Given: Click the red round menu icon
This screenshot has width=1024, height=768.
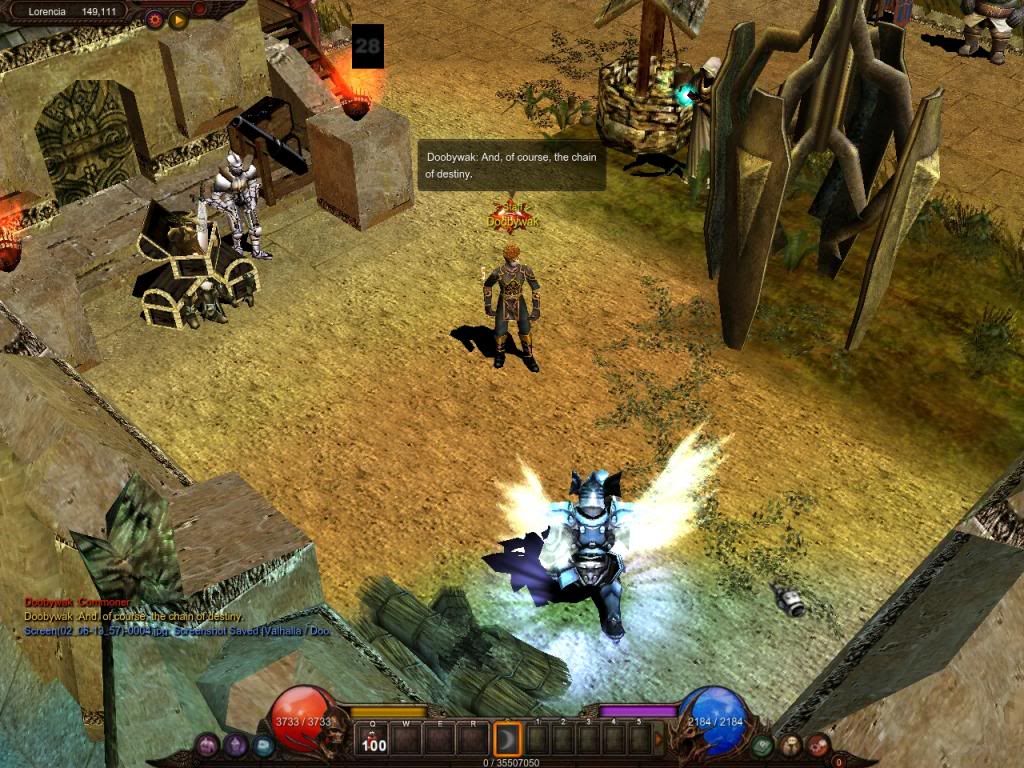Looking at the screenshot, I should [x=818, y=745].
